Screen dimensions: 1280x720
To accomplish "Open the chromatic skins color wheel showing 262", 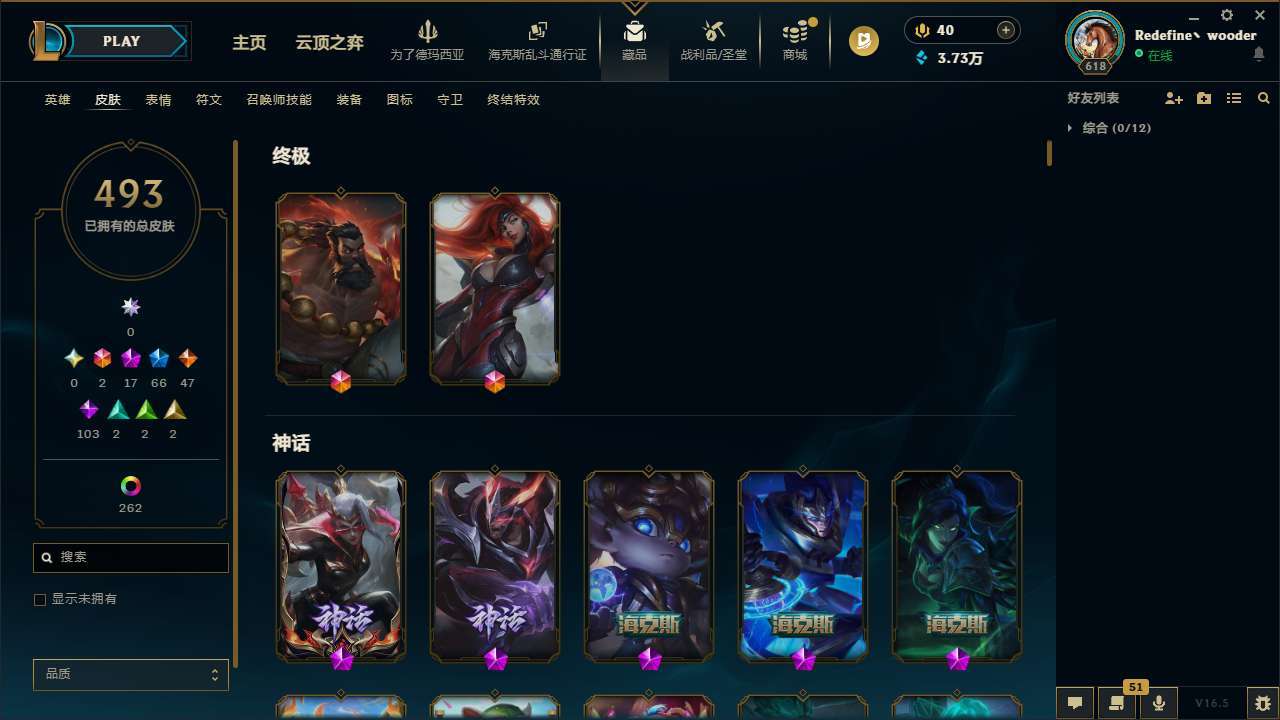I will point(130,487).
